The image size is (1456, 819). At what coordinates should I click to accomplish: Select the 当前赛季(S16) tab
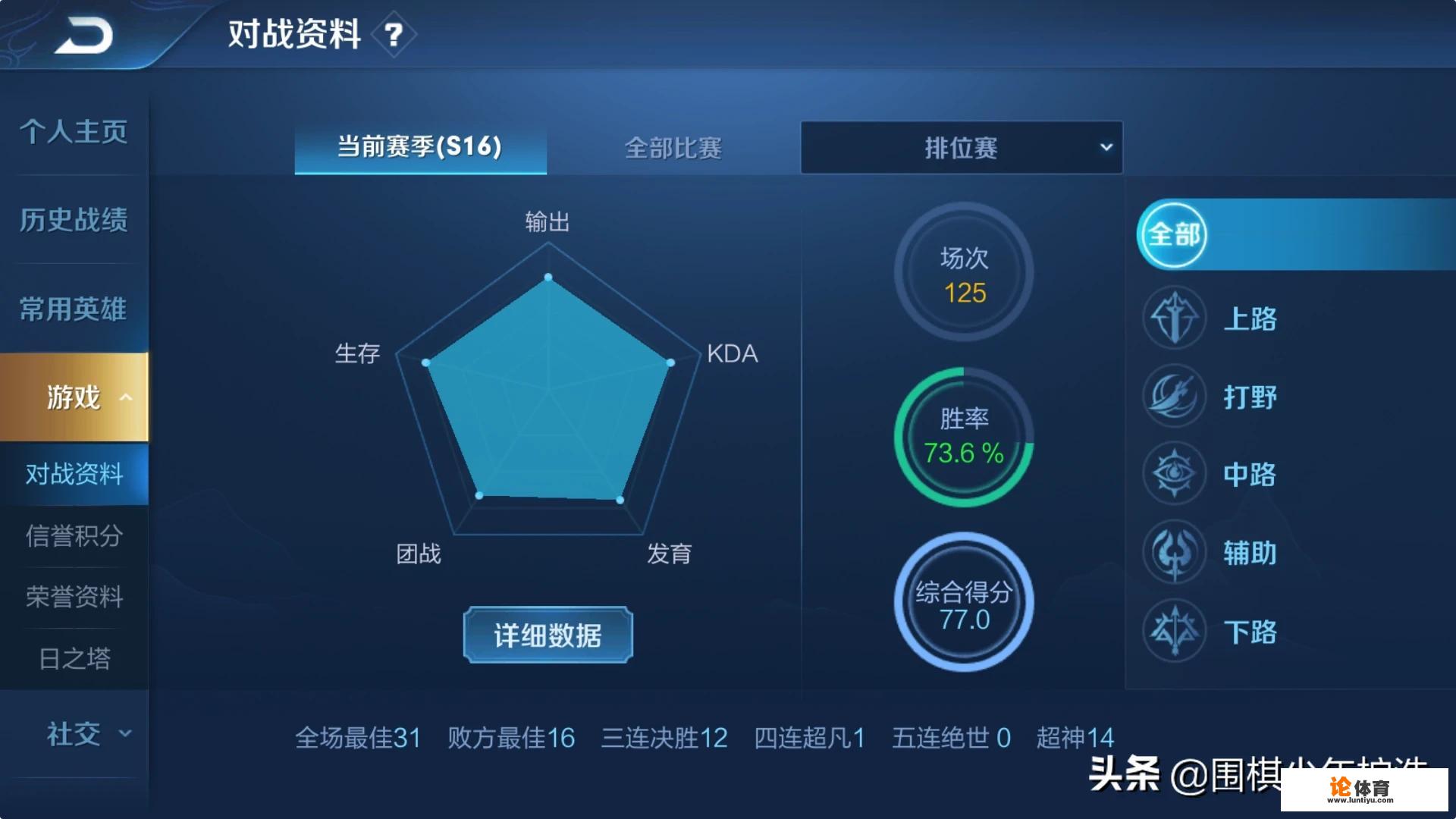[x=420, y=149]
